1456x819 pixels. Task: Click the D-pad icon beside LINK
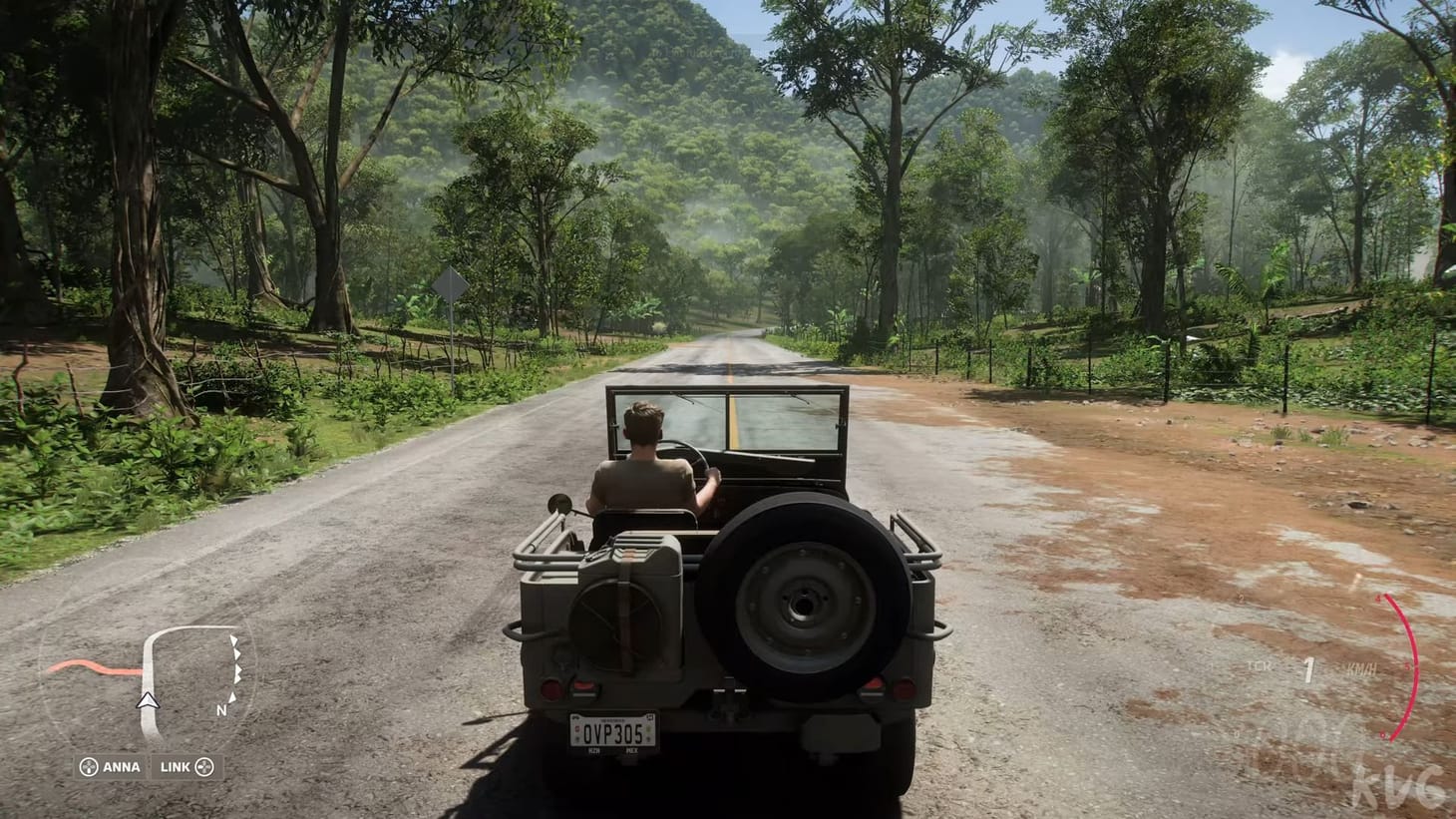click(205, 766)
